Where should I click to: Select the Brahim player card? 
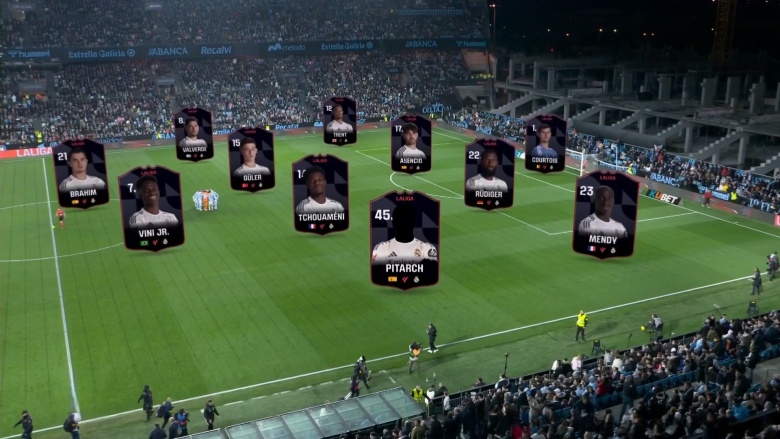pyautogui.click(x=81, y=173)
